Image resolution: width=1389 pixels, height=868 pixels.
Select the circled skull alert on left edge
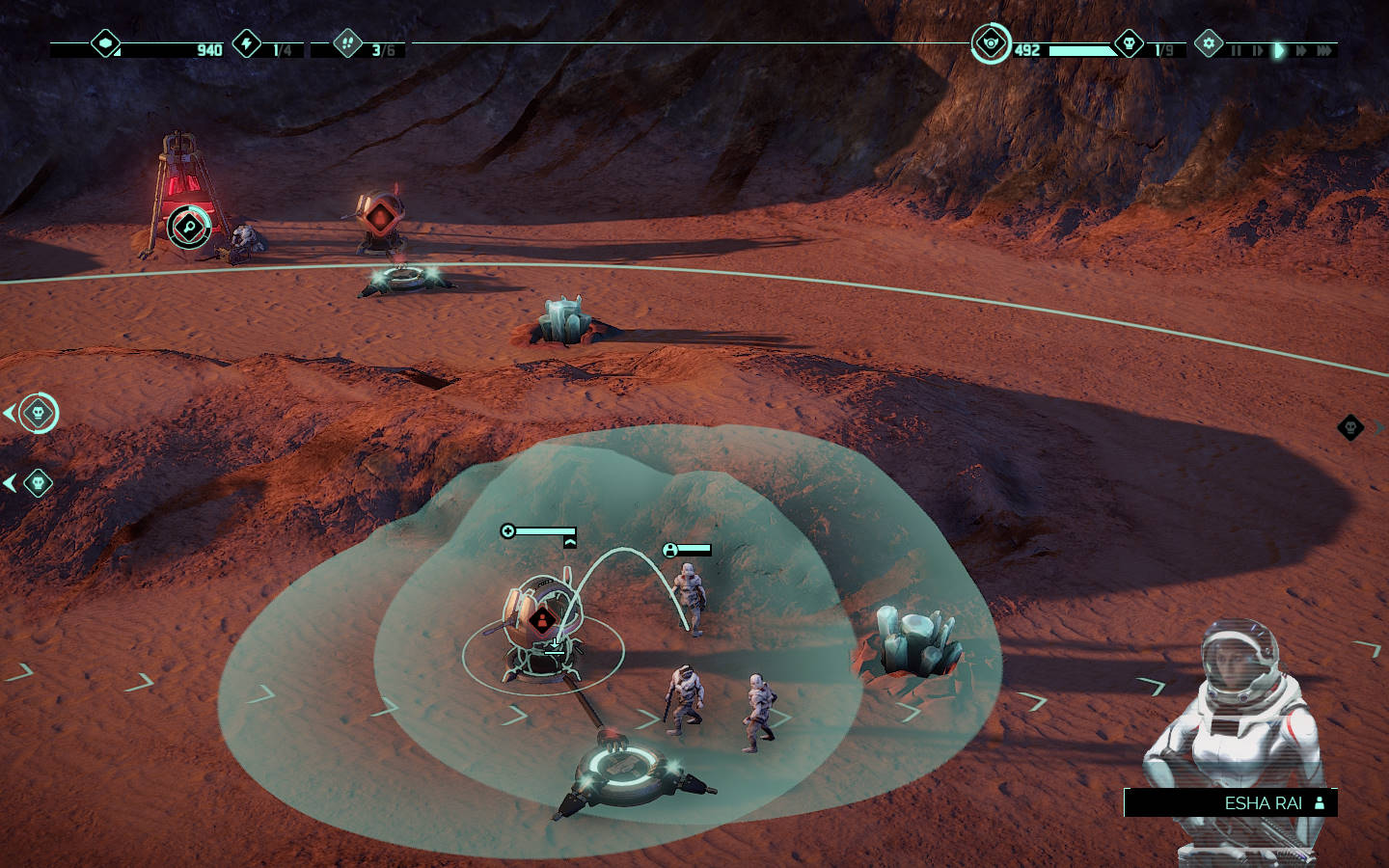[38, 413]
